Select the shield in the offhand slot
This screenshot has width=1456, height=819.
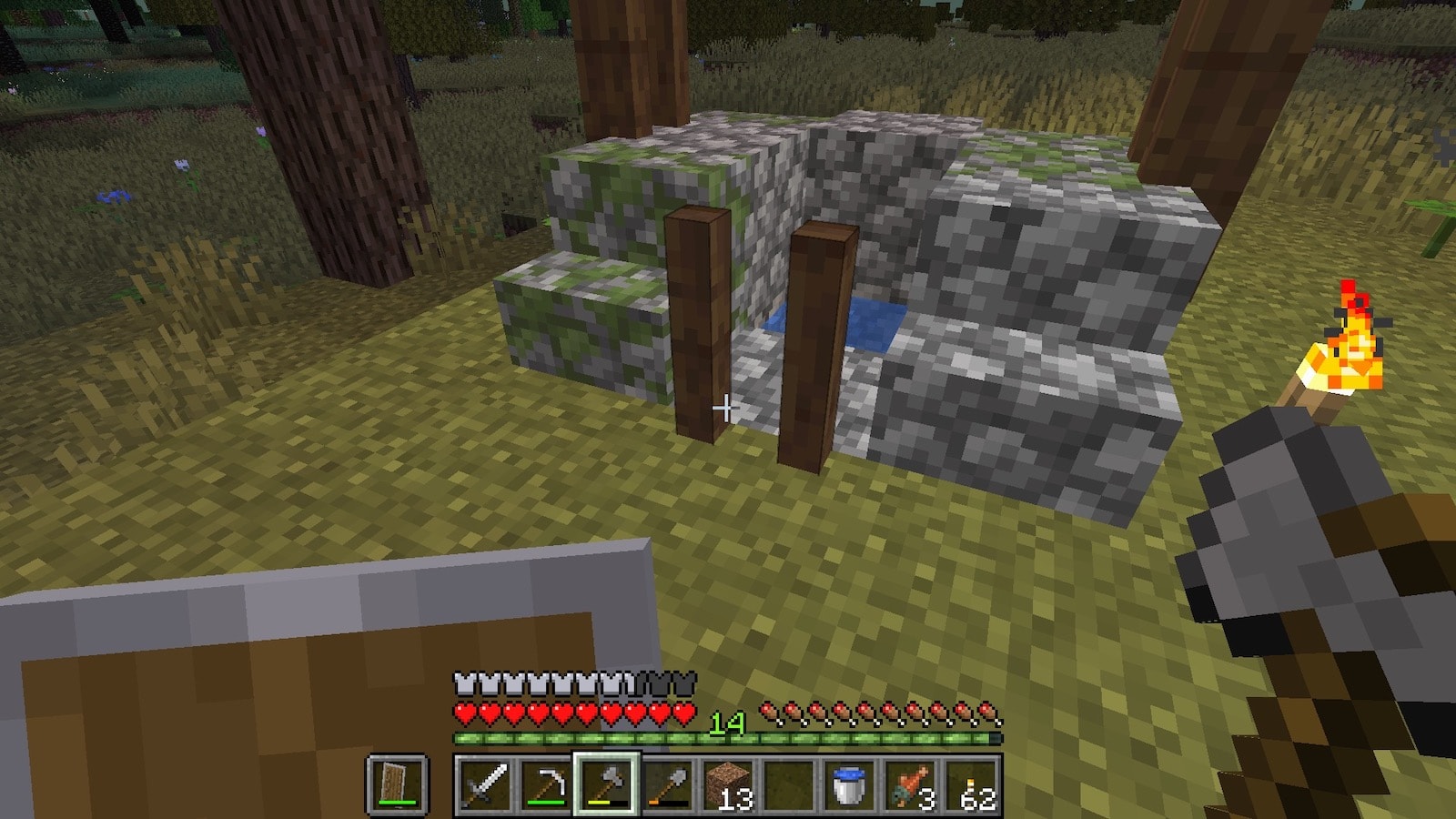(397, 784)
